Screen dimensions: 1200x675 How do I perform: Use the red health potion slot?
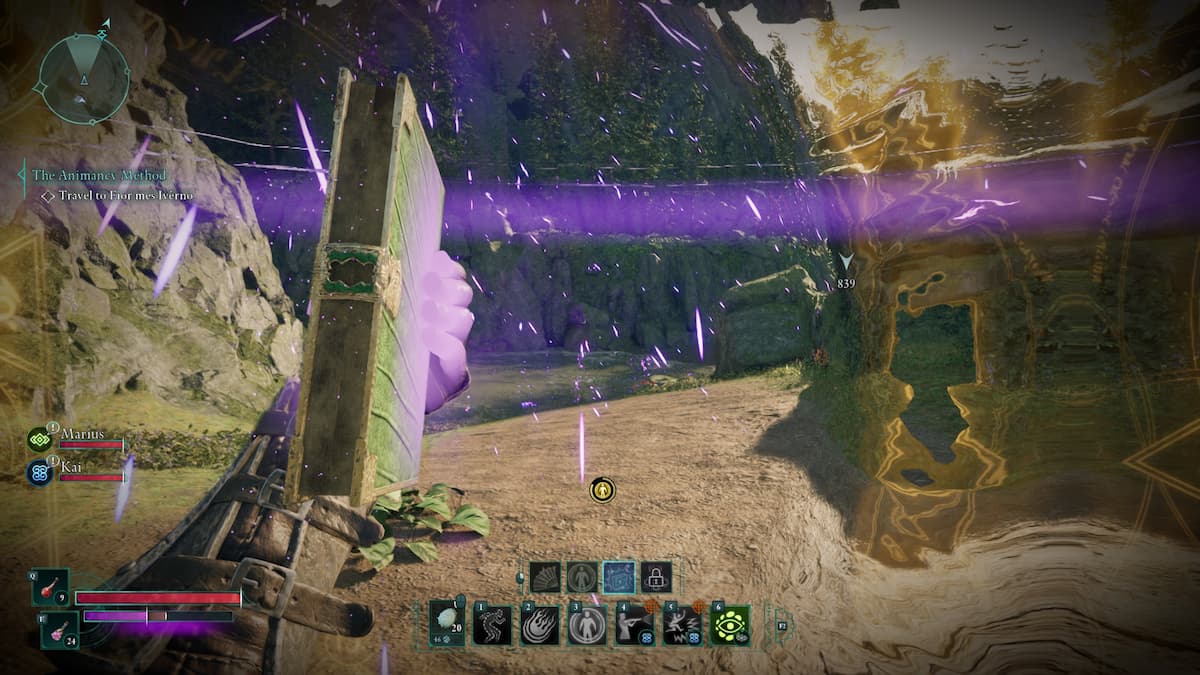(x=52, y=587)
